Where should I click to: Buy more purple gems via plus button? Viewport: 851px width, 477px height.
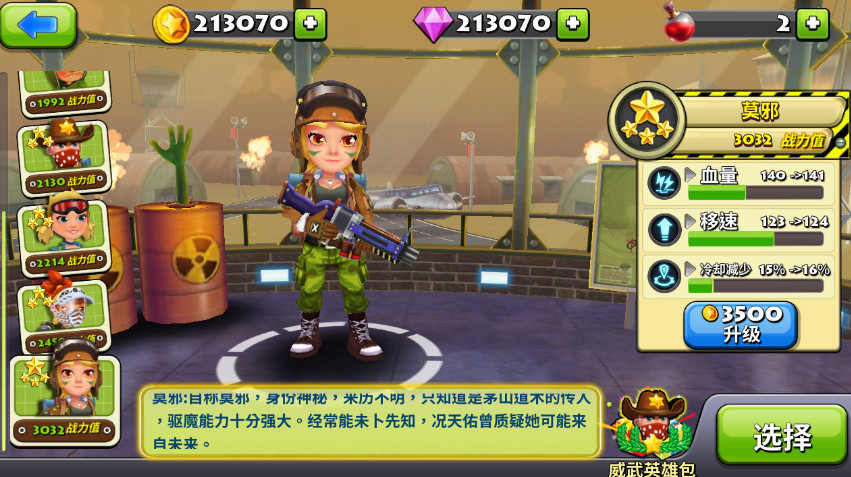572,24
